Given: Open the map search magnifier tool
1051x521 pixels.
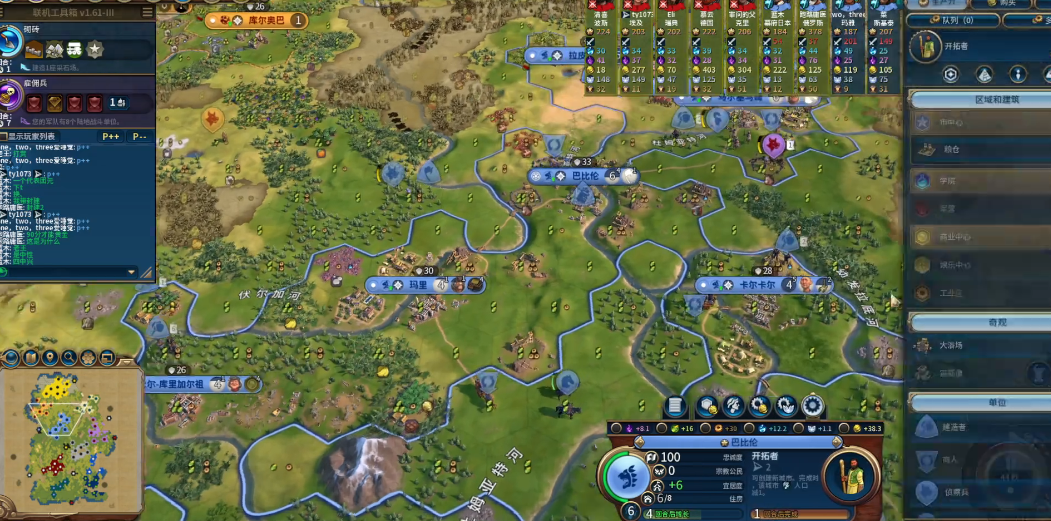Looking at the screenshot, I should pyautogui.click(x=69, y=358).
